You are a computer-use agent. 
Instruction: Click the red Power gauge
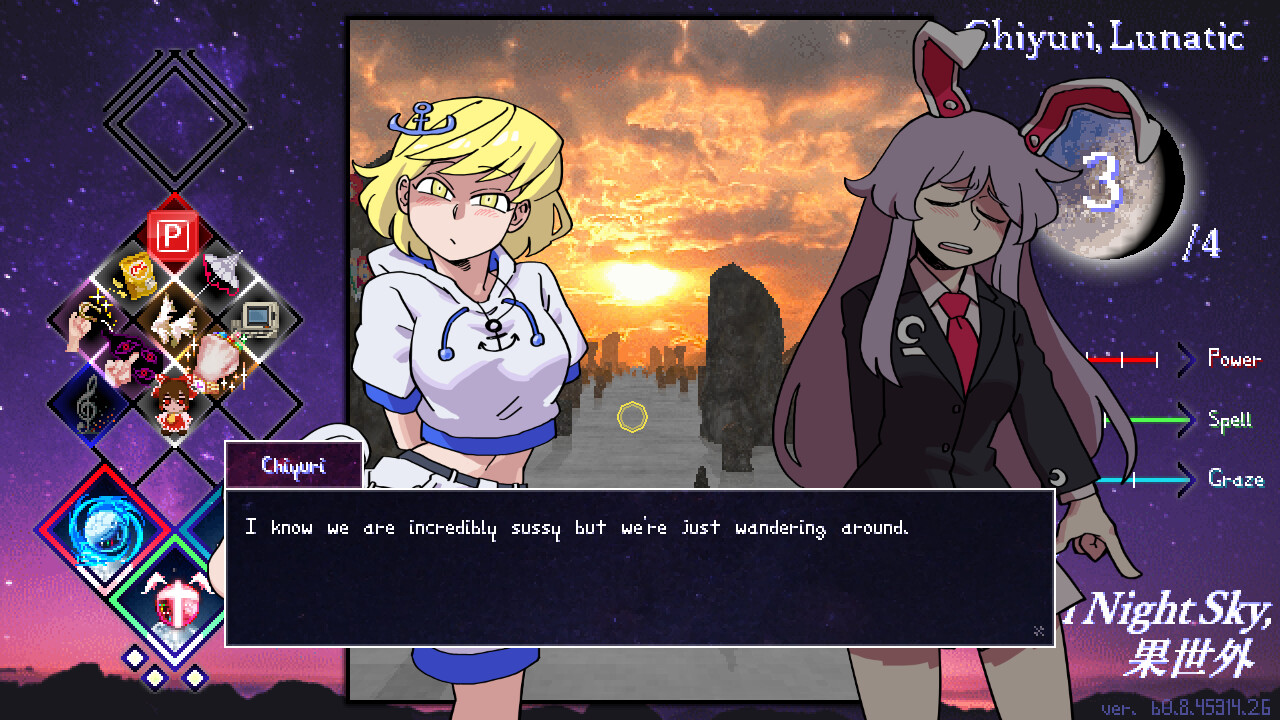(1125, 360)
